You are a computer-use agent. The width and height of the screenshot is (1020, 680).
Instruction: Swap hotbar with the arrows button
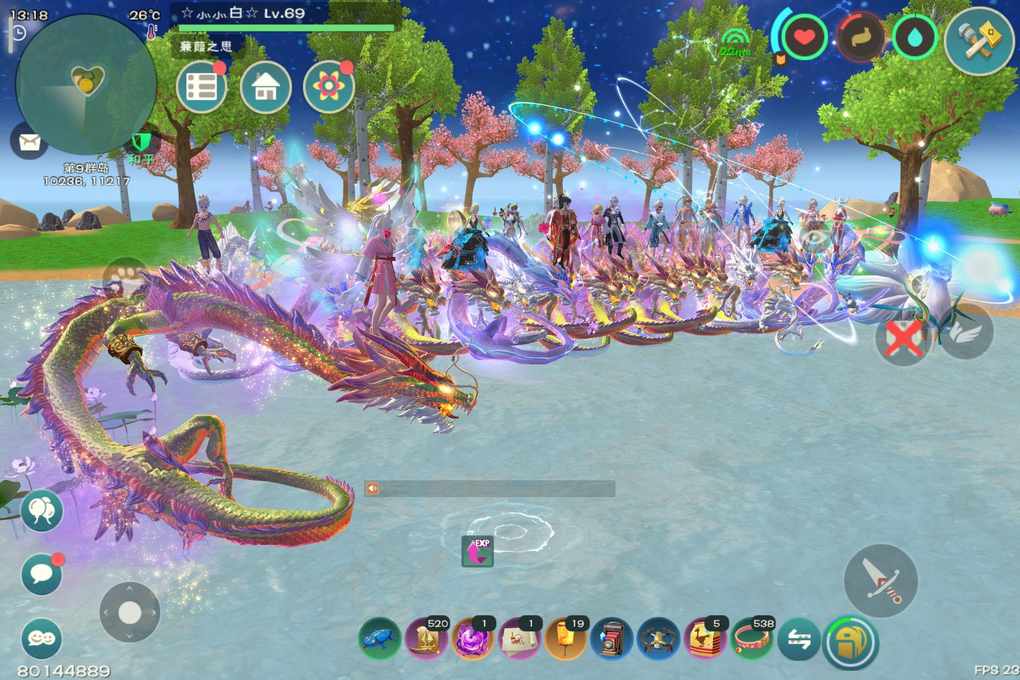pos(799,640)
